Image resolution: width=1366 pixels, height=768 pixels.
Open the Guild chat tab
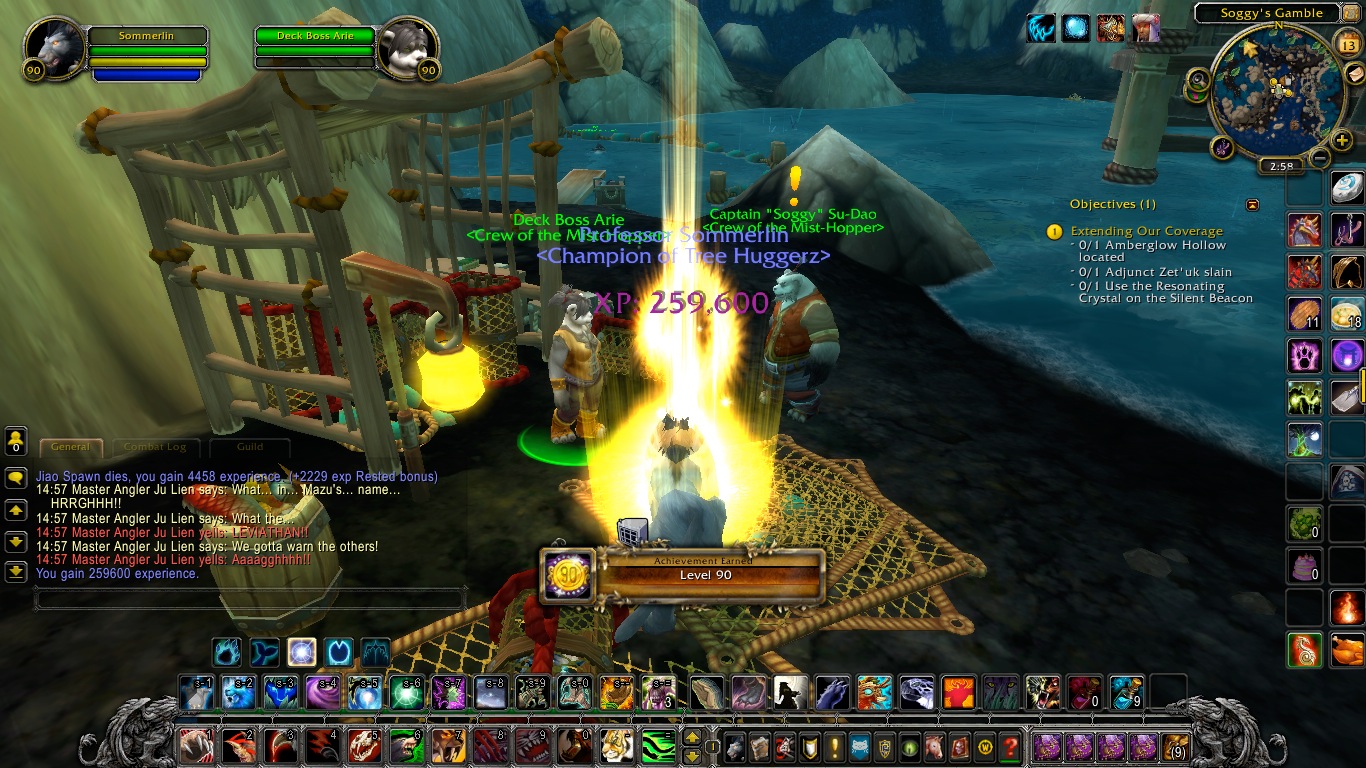(249, 447)
